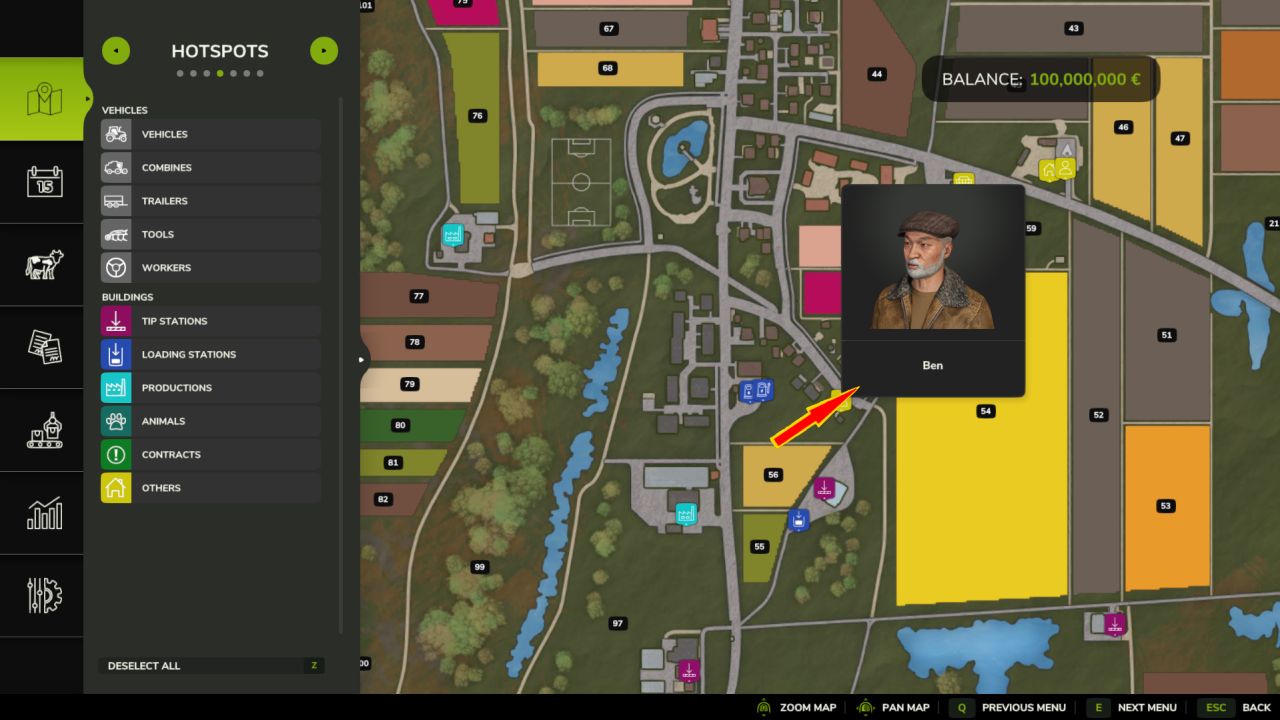This screenshot has height=720, width=1280.
Task: Toggle the Combines hotspot filter
Action: [211, 168]
